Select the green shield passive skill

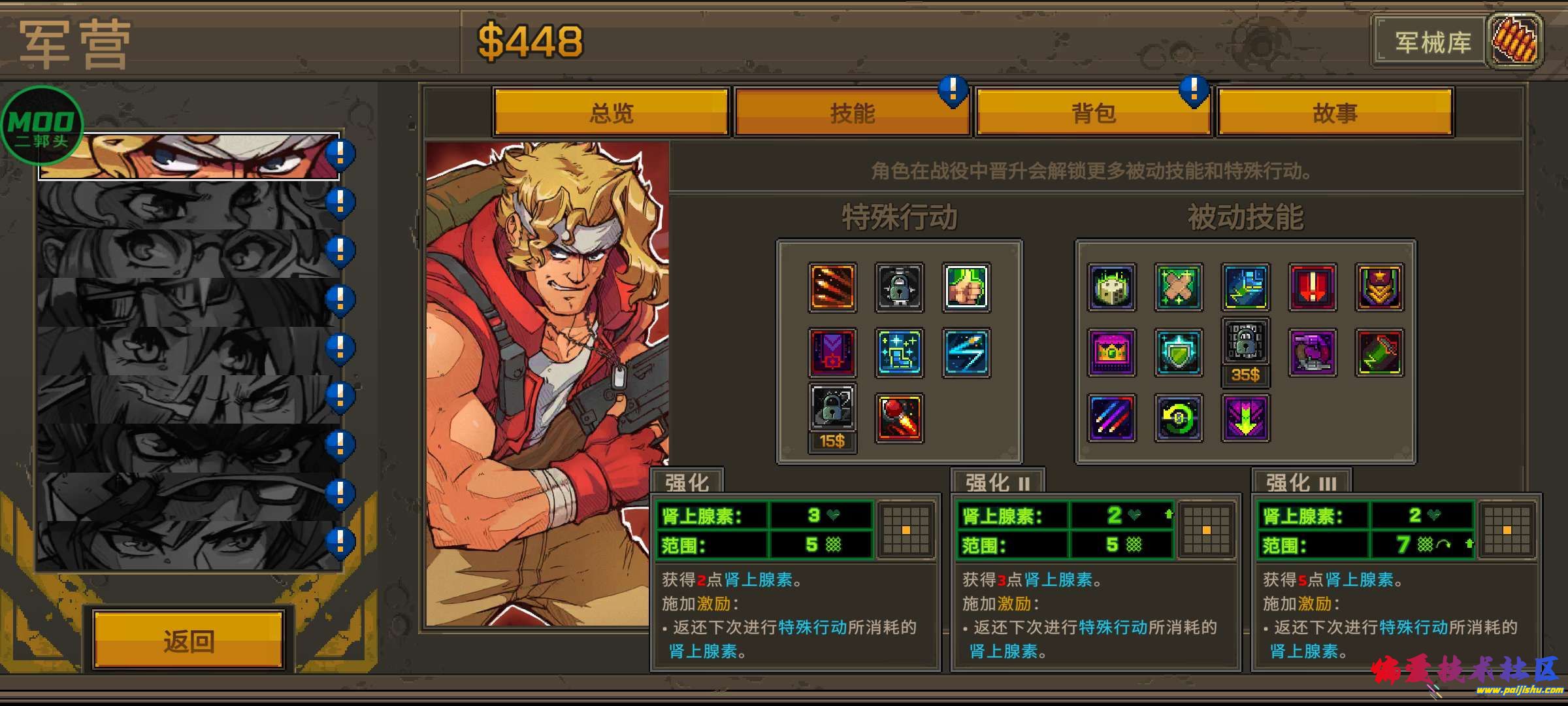tap(1178, 353)
